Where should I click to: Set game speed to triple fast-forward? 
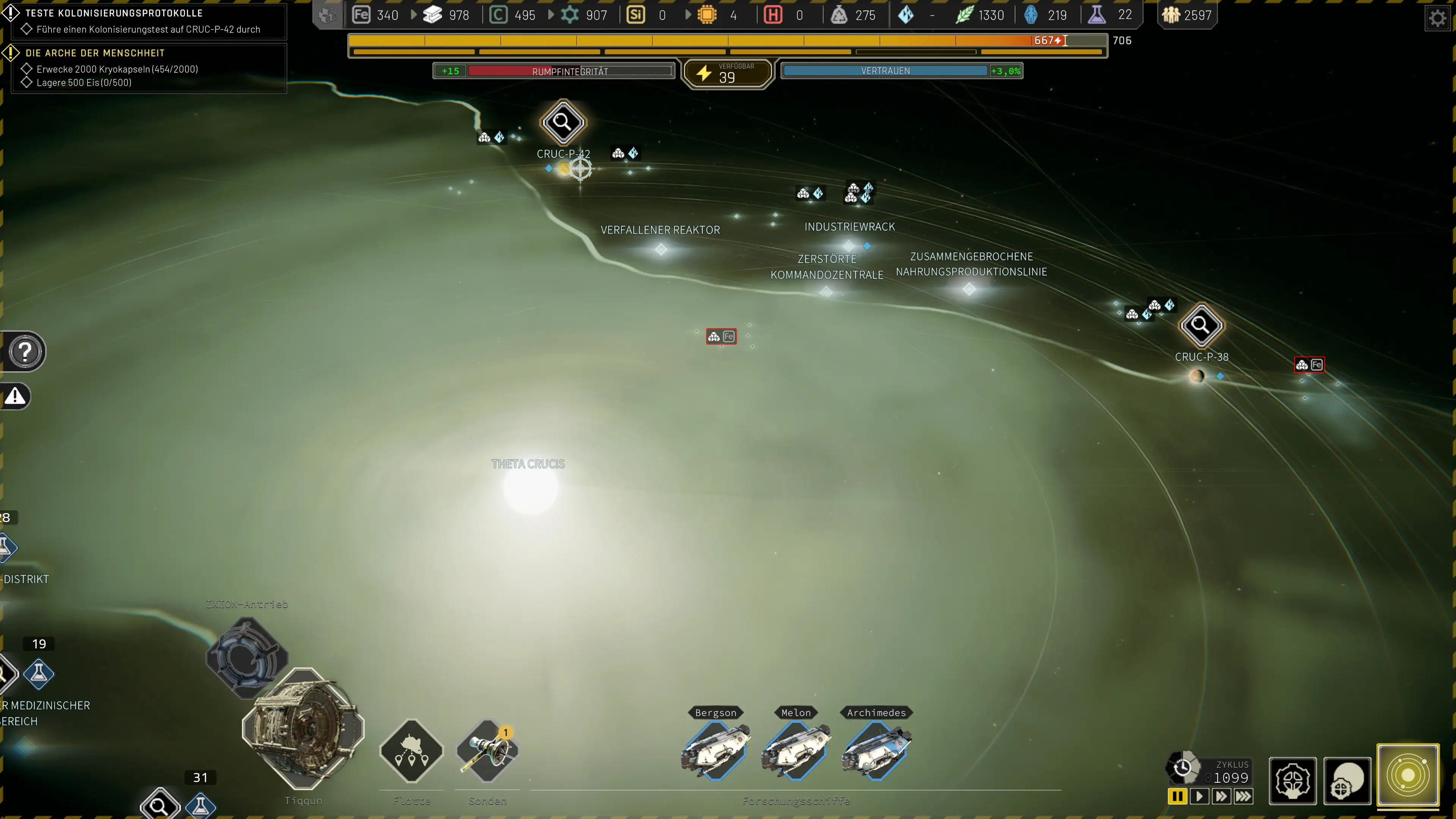coord(1244,796)
